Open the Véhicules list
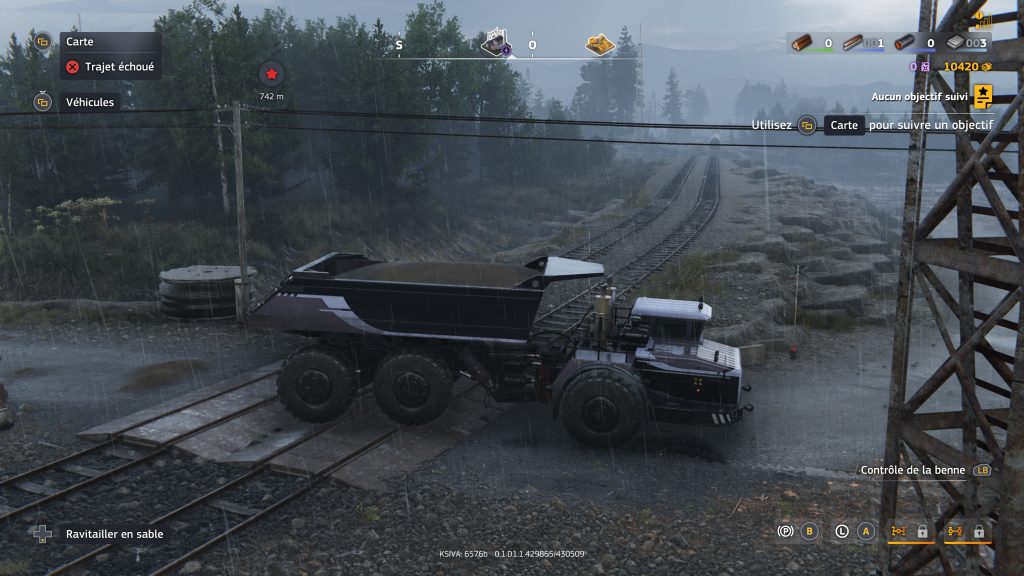This screenshot has width=1024, height=576. (89, 102)
